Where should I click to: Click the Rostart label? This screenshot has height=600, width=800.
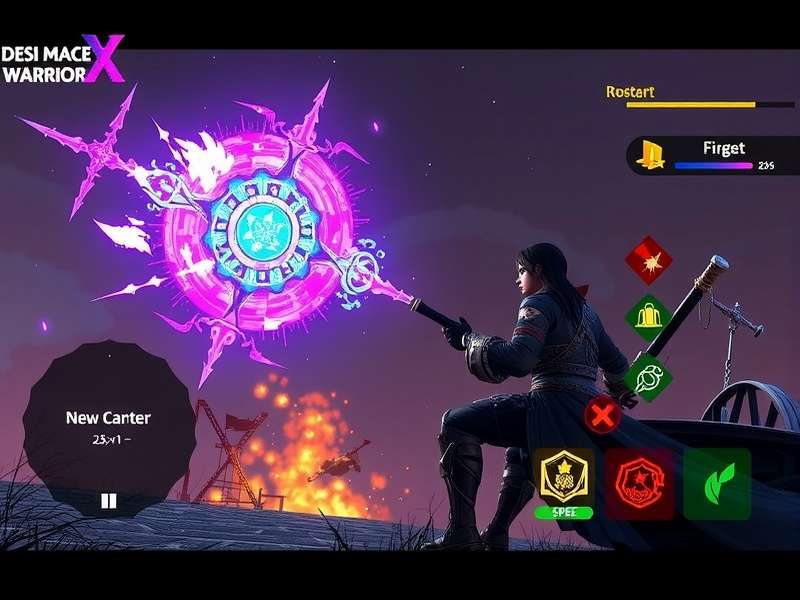click(x=630, y=92)
